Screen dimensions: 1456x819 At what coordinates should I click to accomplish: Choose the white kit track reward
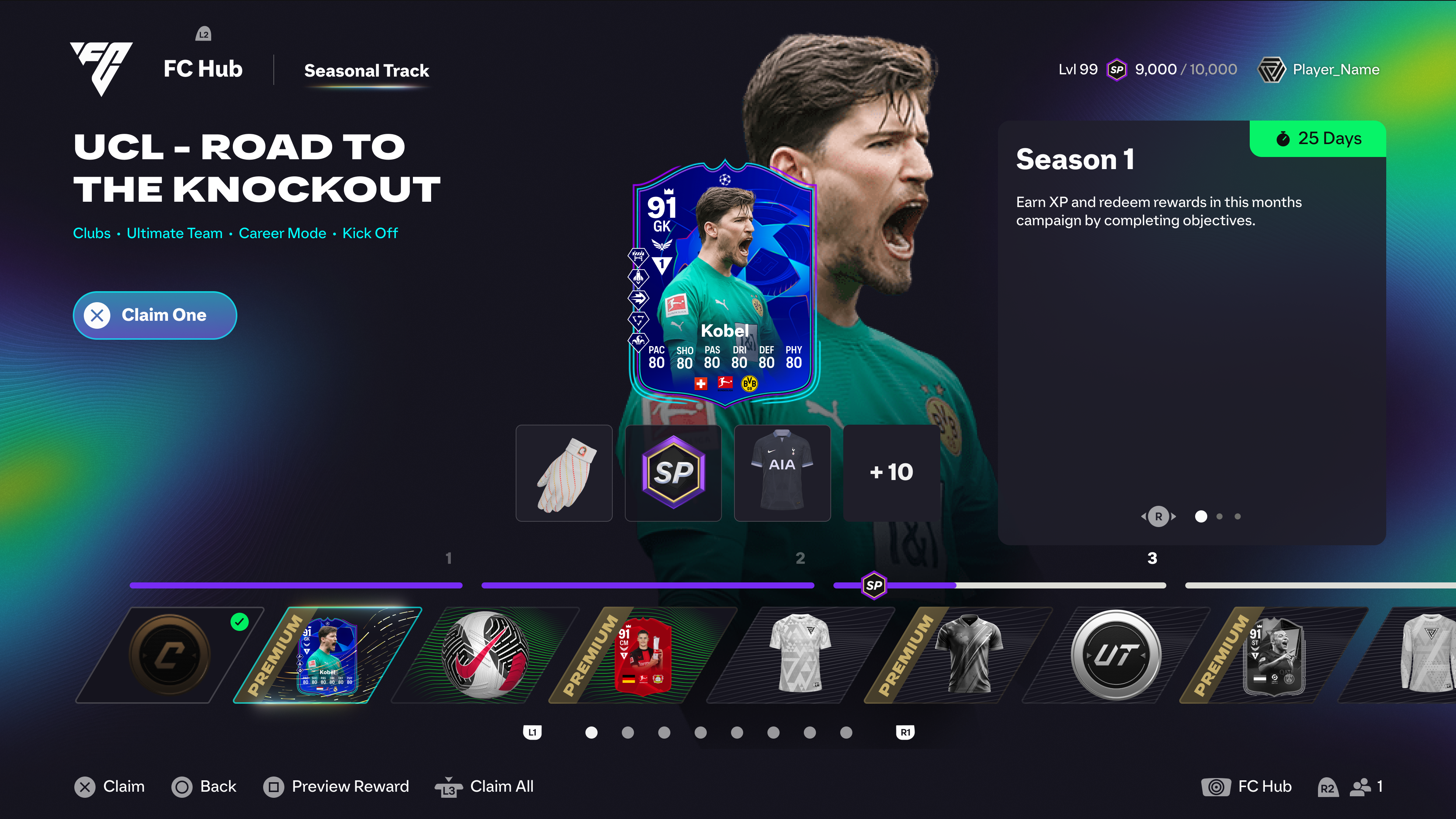(800, 655)
